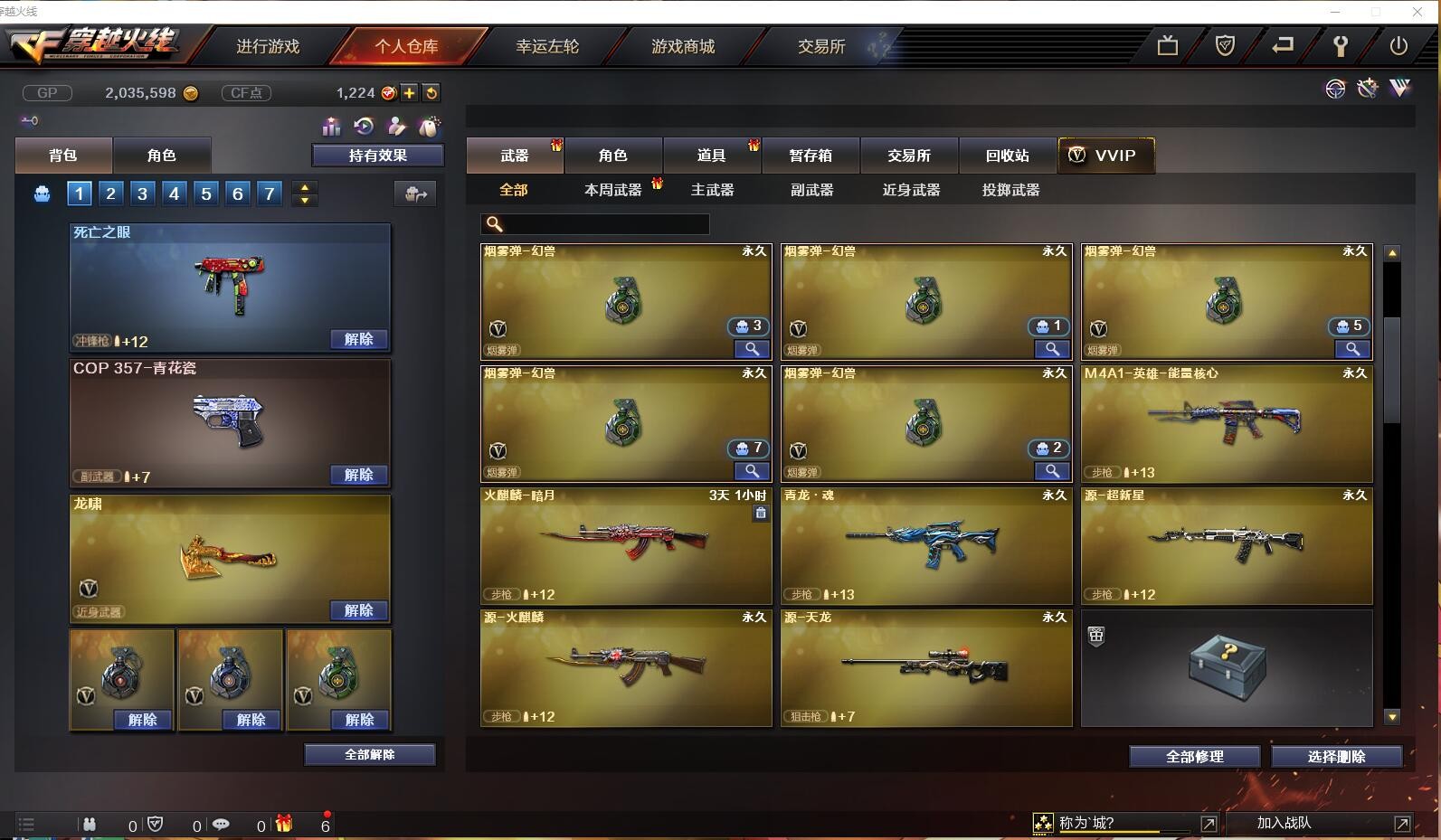Viewport: 1441px width, 840px height.
Task: Open the character gift icon near 持有效果
Action: pyautogui.click(x=396, y=127)
